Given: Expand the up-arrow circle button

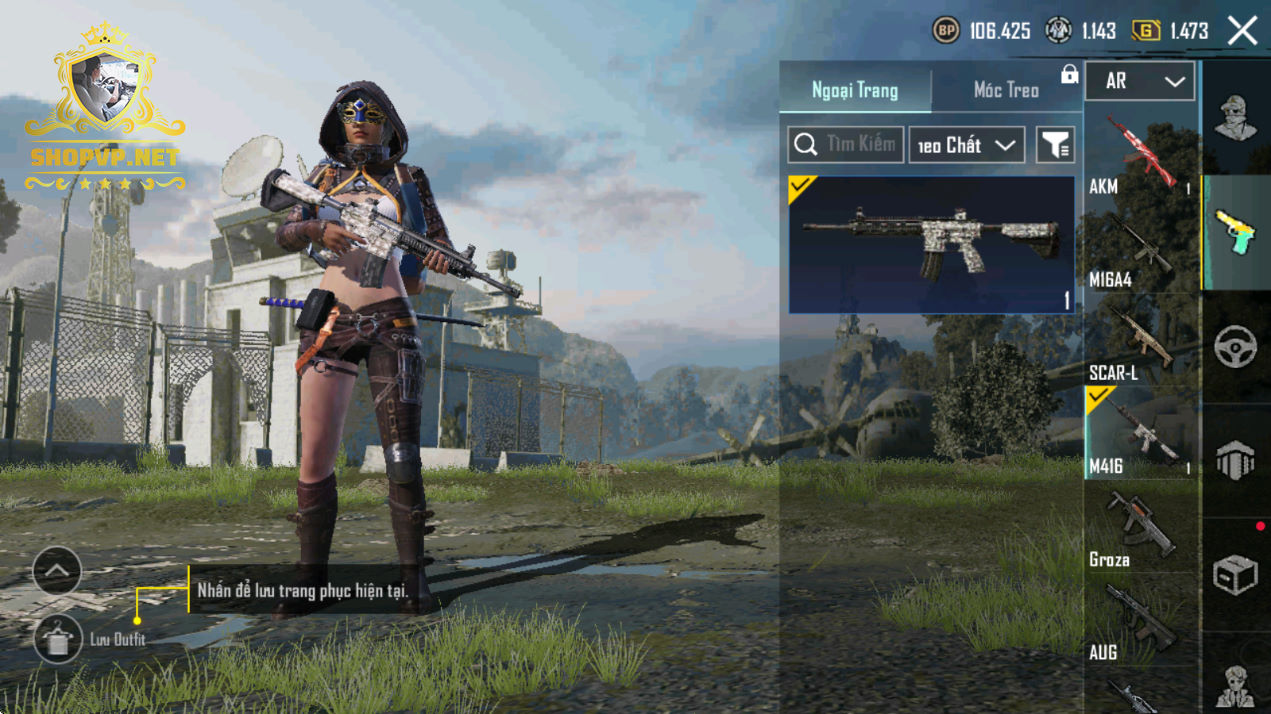Looking at the screenshot, I should pos(57,572).
